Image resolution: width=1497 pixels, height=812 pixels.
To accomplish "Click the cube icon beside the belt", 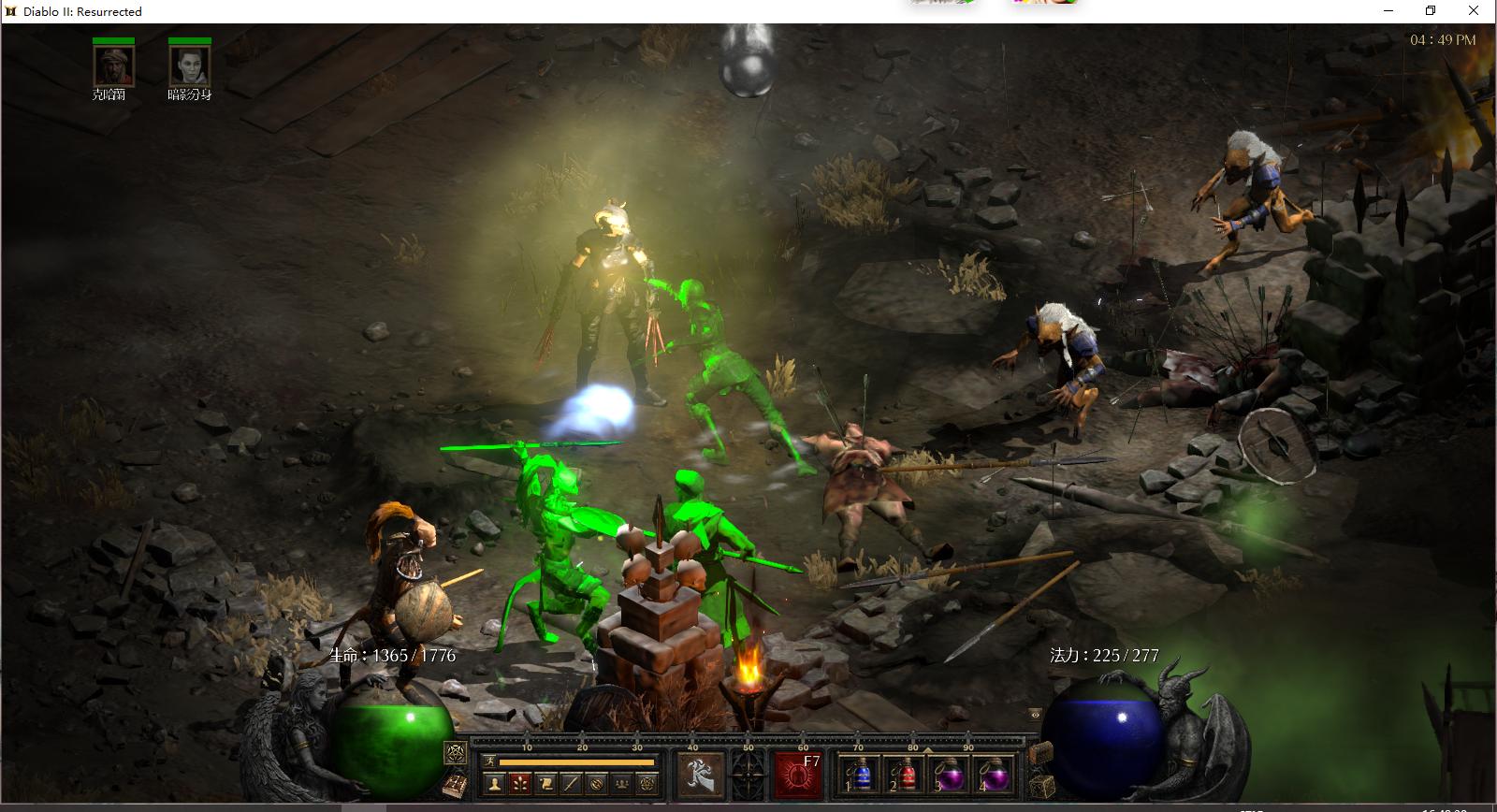I will coord(1041,786).
